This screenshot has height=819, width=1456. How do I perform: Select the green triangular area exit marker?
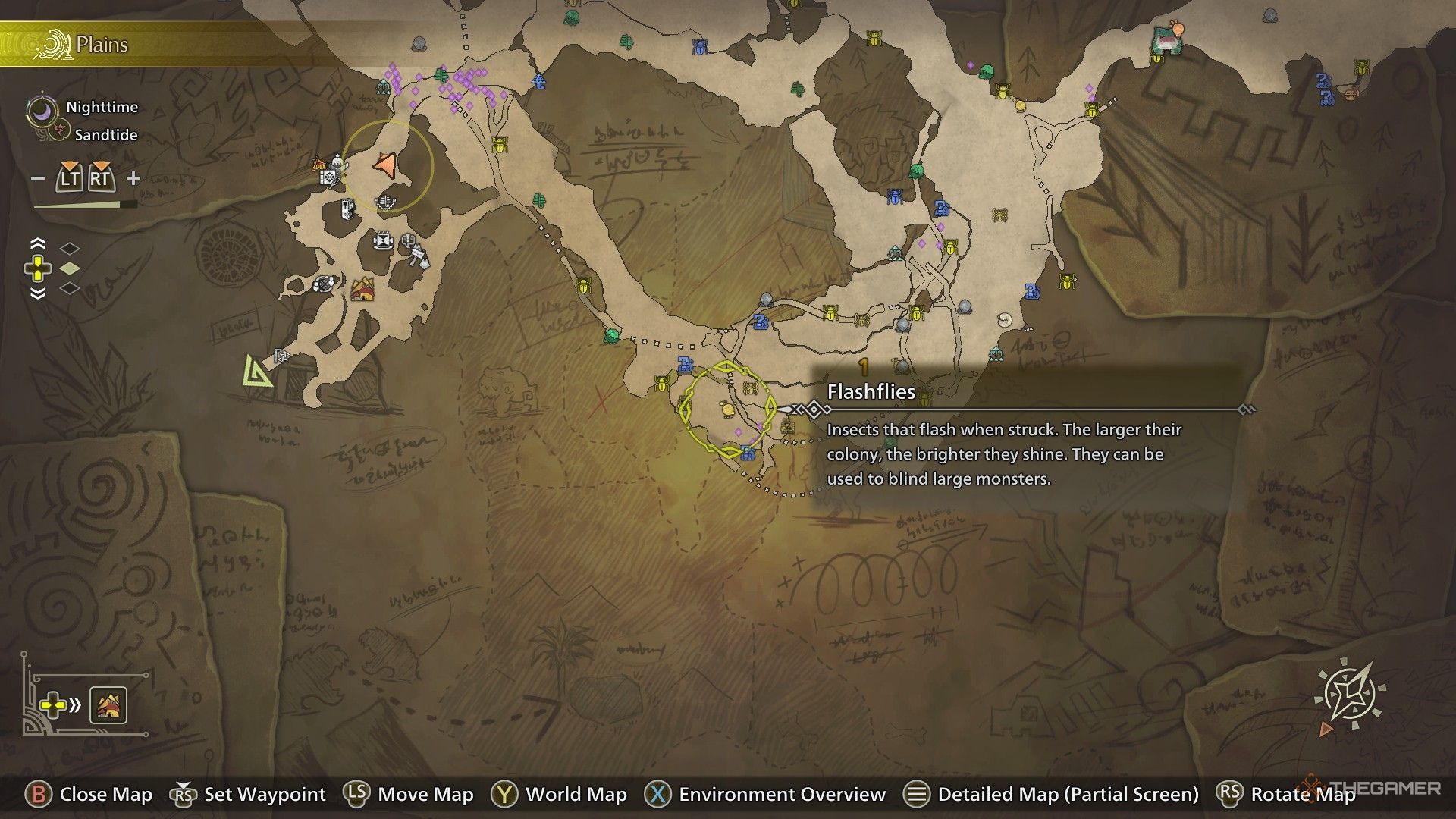pos(258,372)
